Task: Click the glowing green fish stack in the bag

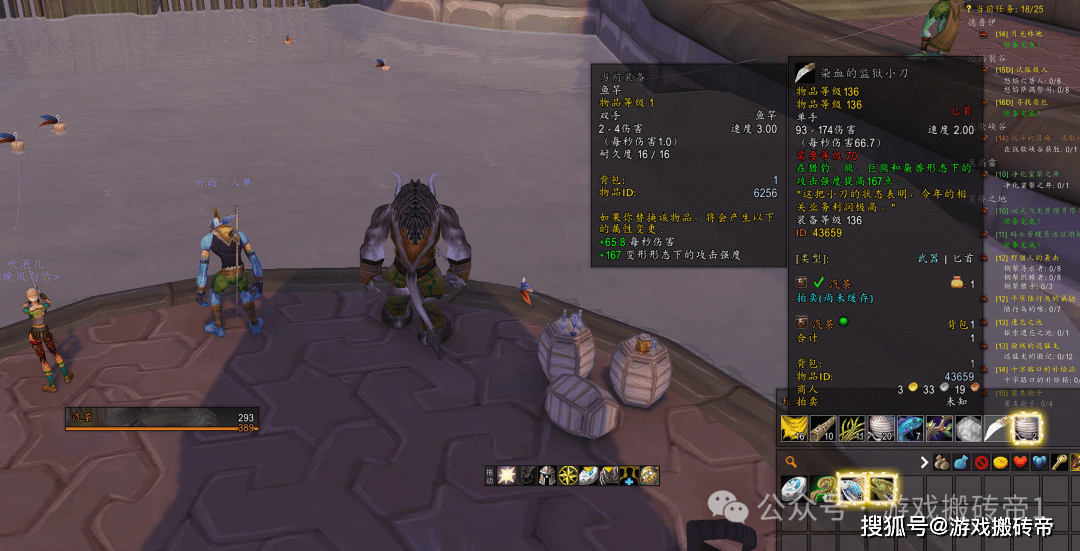Action: click(x=880, y=489)
